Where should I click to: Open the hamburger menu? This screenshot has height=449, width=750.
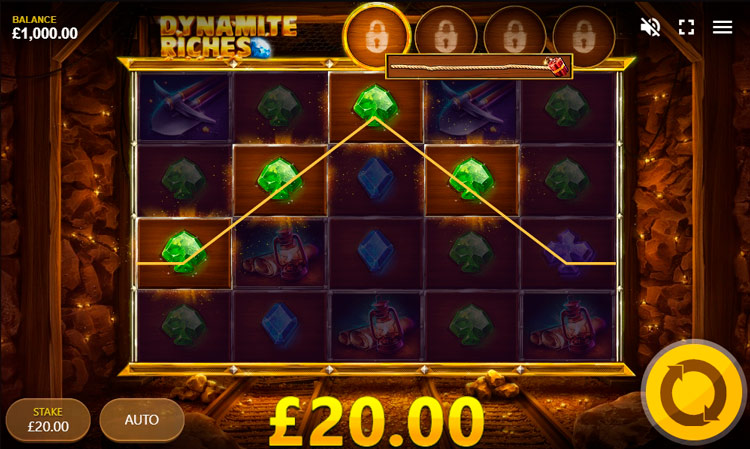(722, 27)
